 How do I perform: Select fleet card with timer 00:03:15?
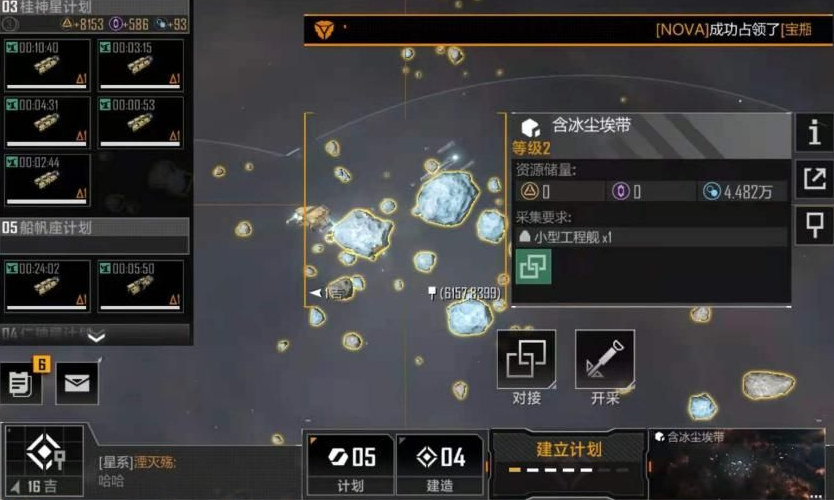(x=141, y=66)
